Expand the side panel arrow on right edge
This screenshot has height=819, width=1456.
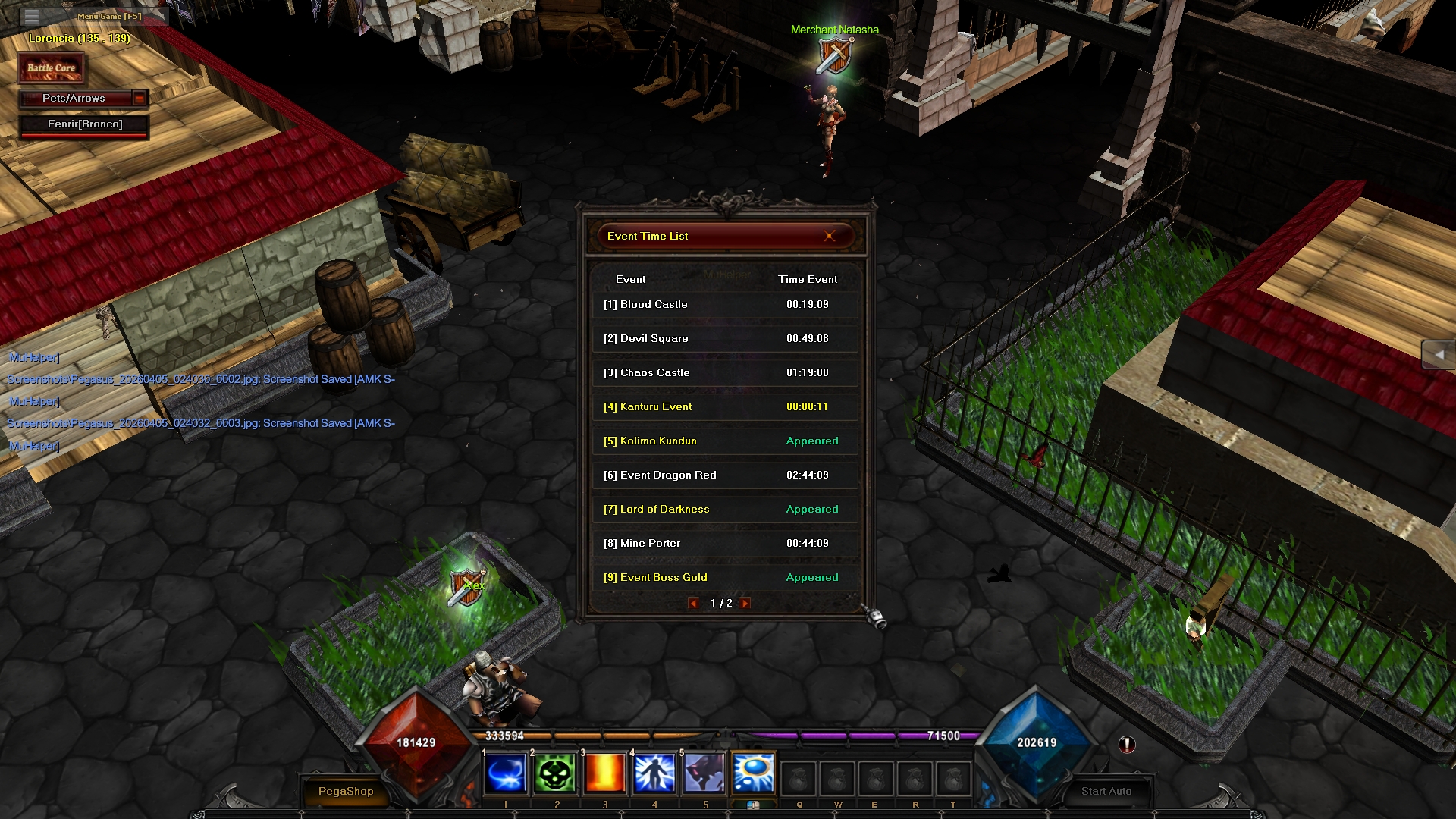(x=1439, y=355)
